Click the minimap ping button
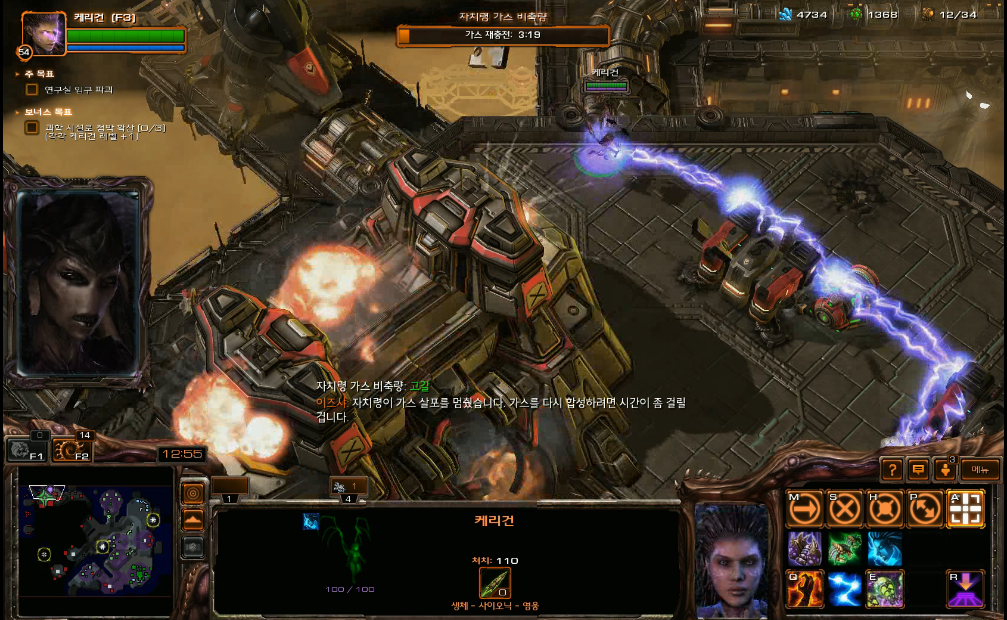 tap(193, 493)
